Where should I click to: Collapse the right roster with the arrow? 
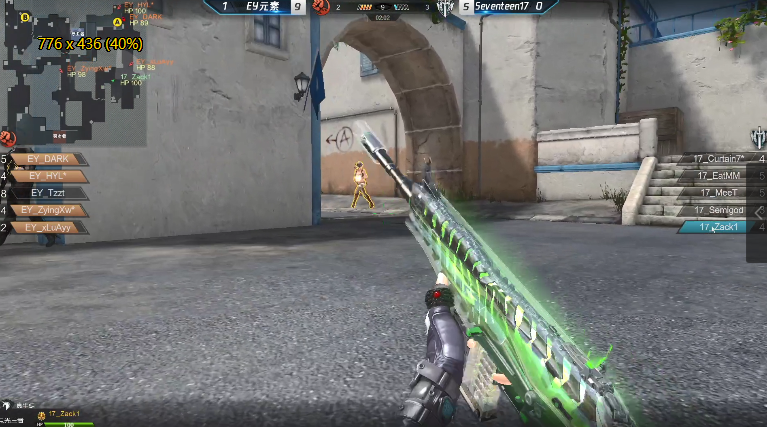tap(759, 212)
